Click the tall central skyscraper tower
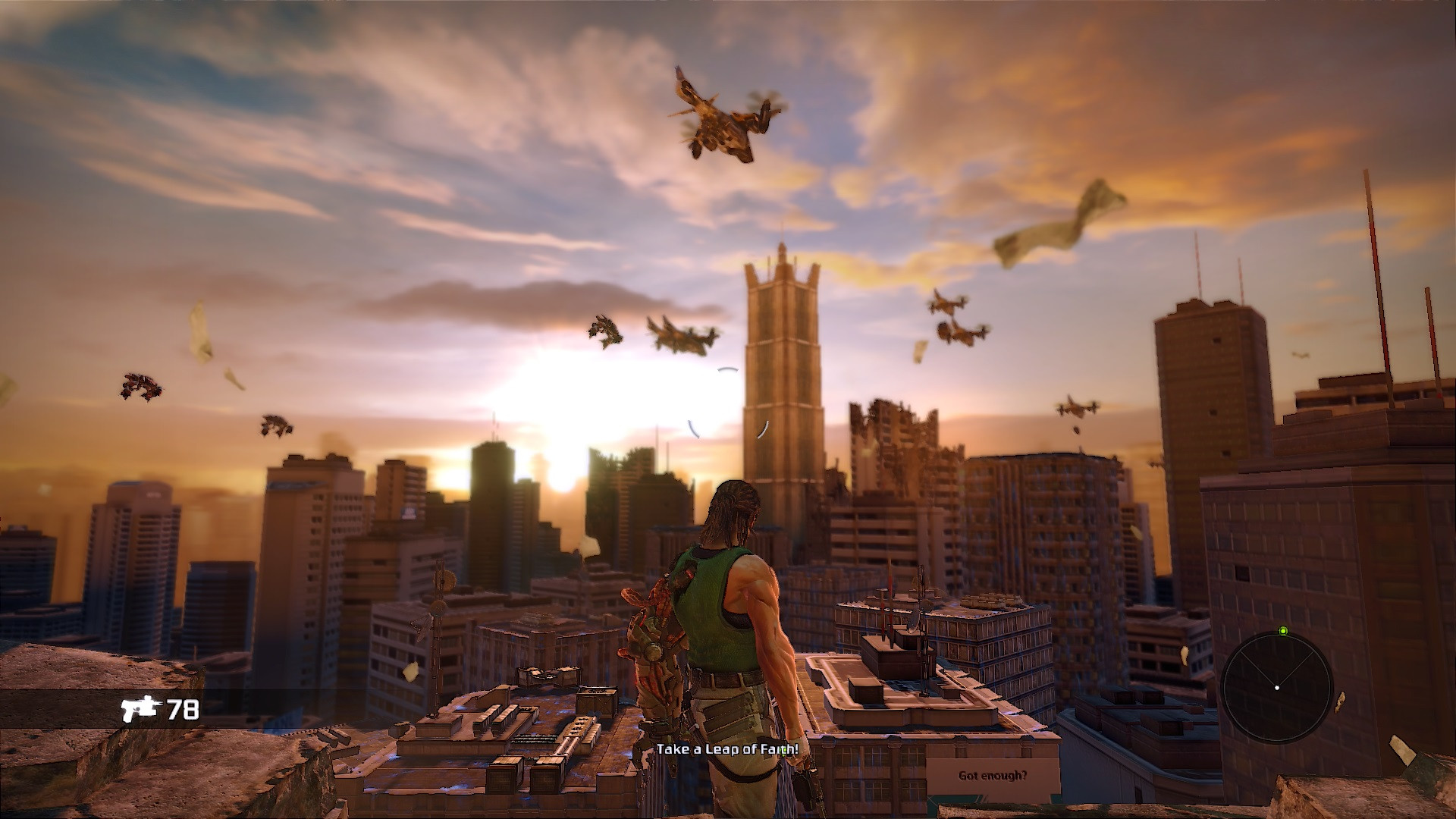This screenshot has width=1456, height=819. coord(781,364)
